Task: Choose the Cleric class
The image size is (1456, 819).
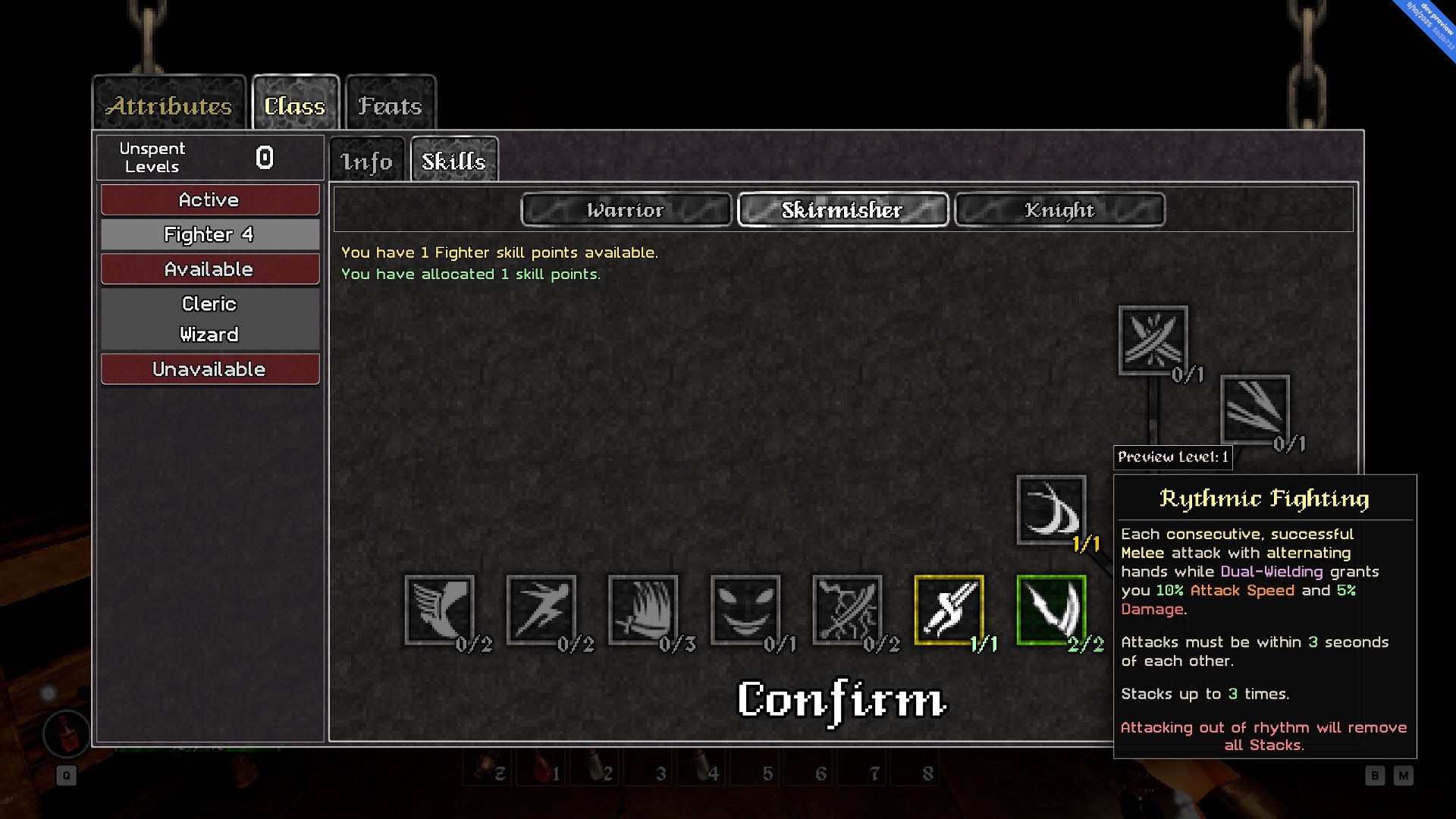Action: click(209, 303)
